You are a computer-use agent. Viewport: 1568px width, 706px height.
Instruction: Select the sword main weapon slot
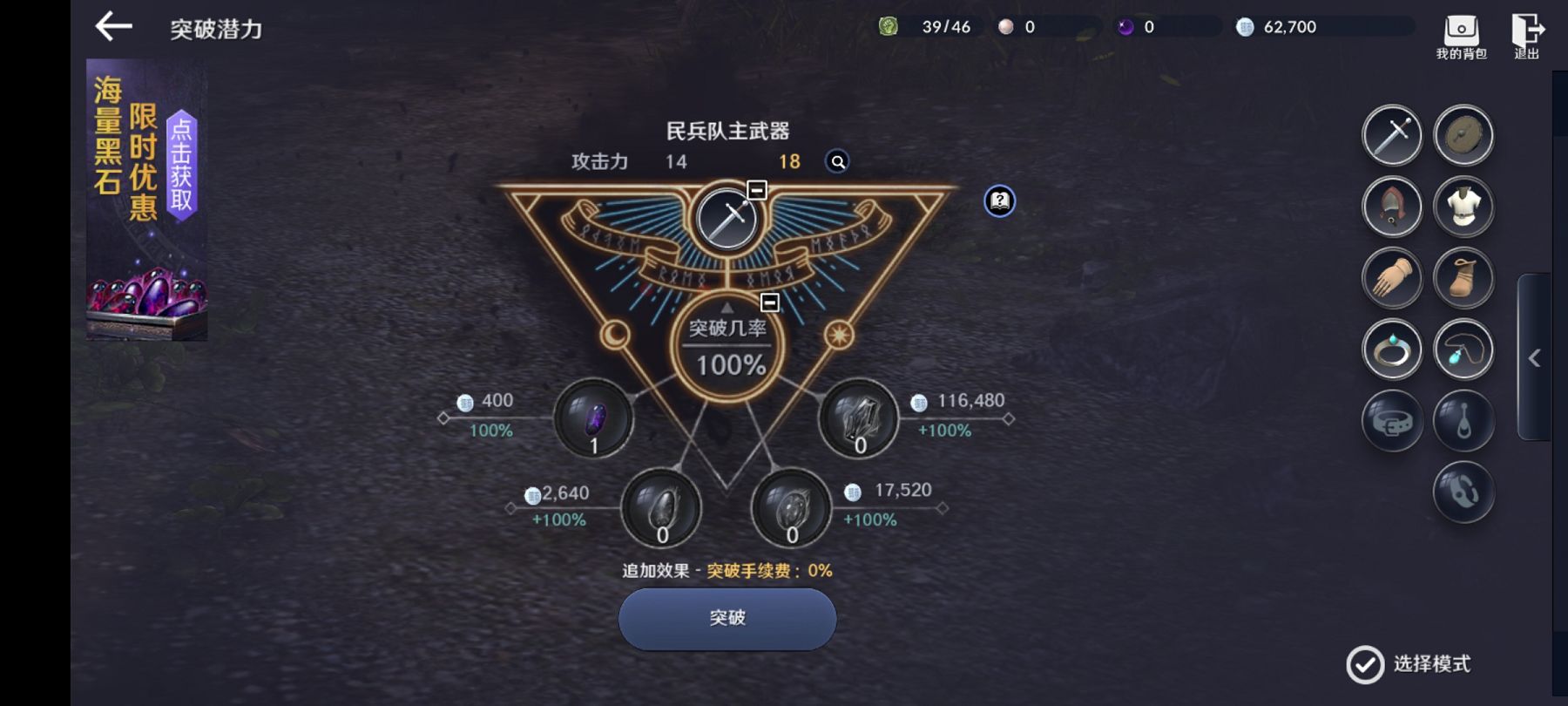(x=1392, y=136)
